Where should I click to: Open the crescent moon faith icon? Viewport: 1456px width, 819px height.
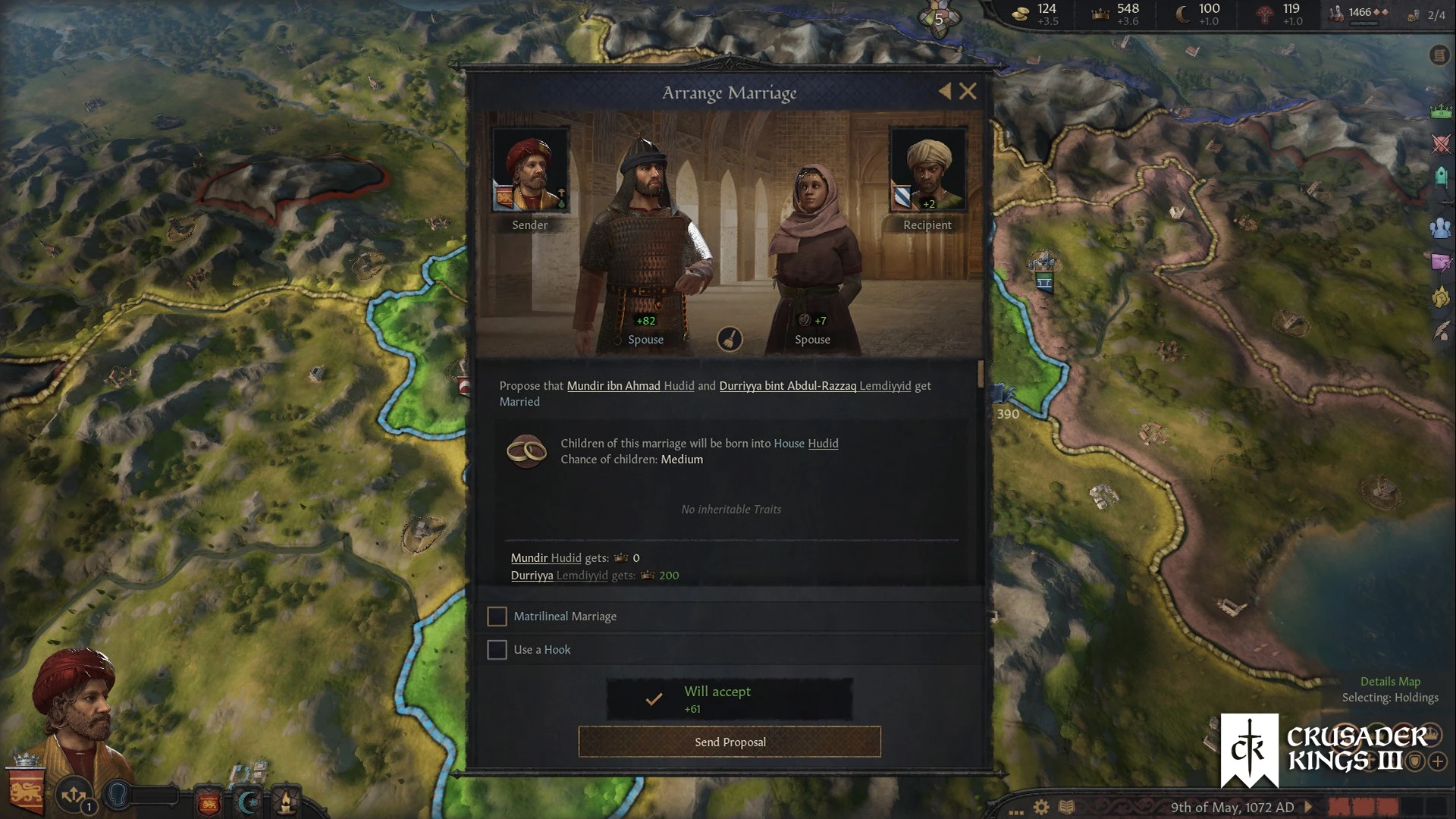tap(247, 801)
